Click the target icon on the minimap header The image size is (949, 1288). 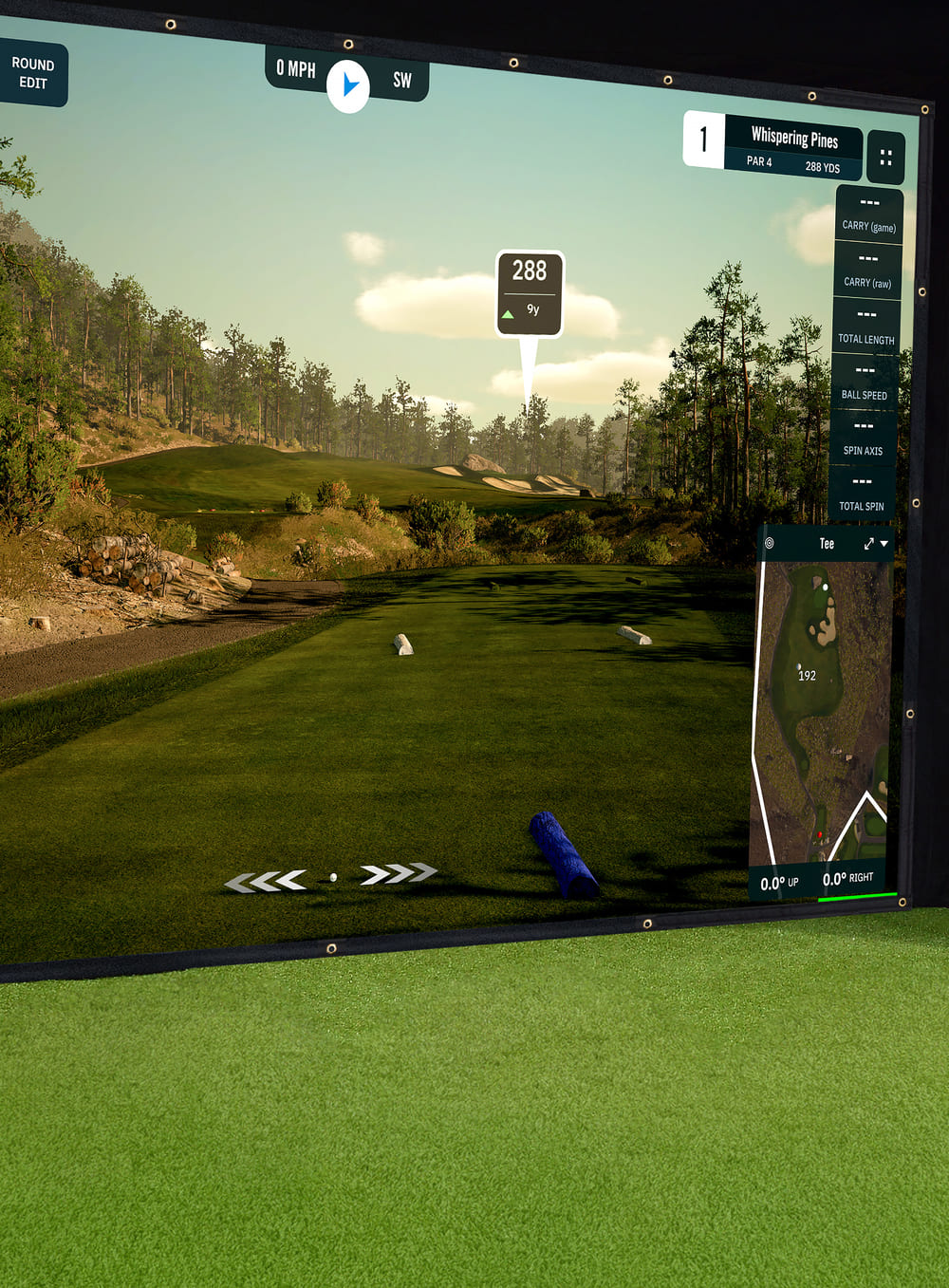coord(769,544)
